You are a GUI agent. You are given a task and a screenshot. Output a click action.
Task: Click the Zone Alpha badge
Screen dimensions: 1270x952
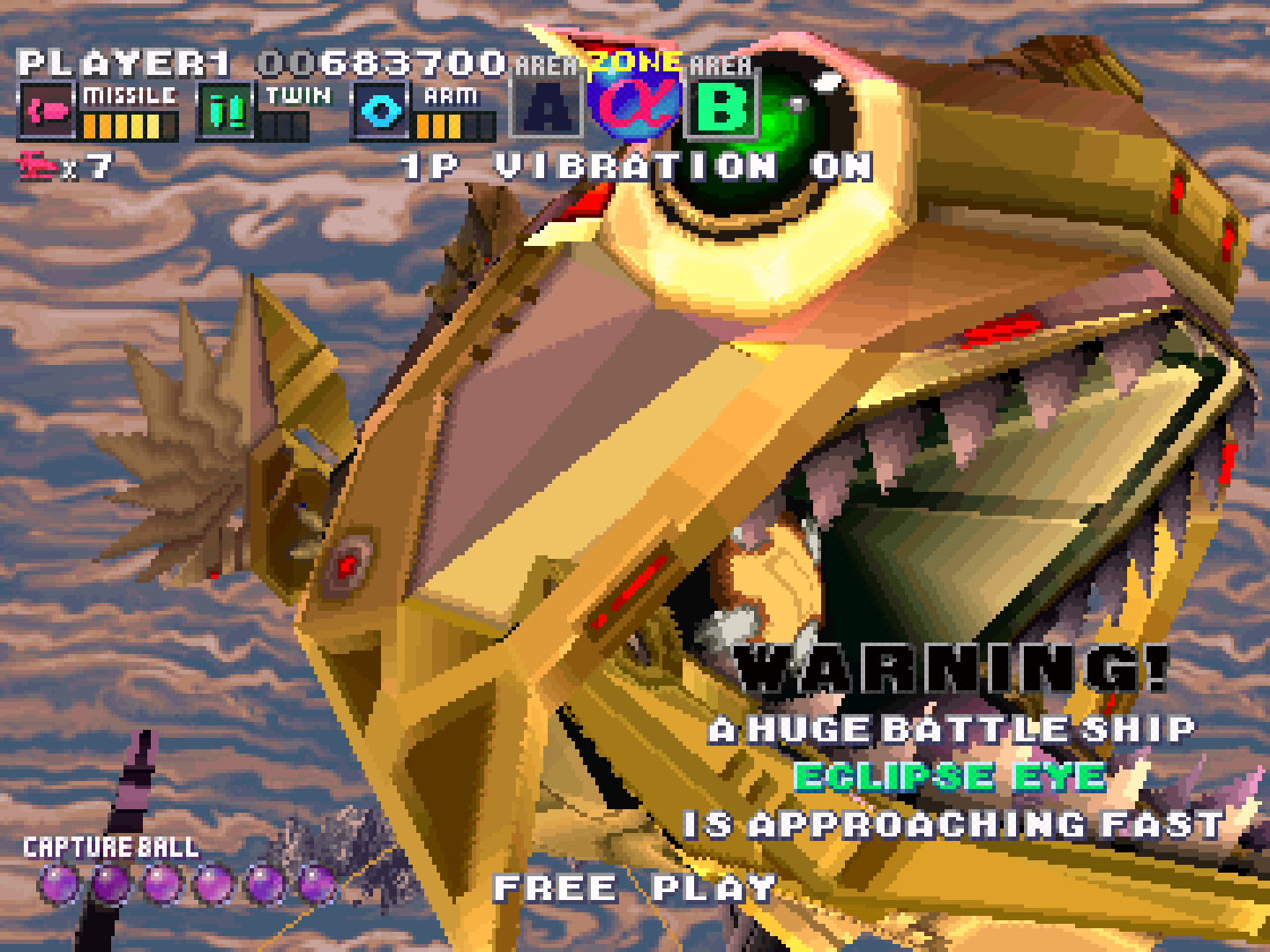633,104
